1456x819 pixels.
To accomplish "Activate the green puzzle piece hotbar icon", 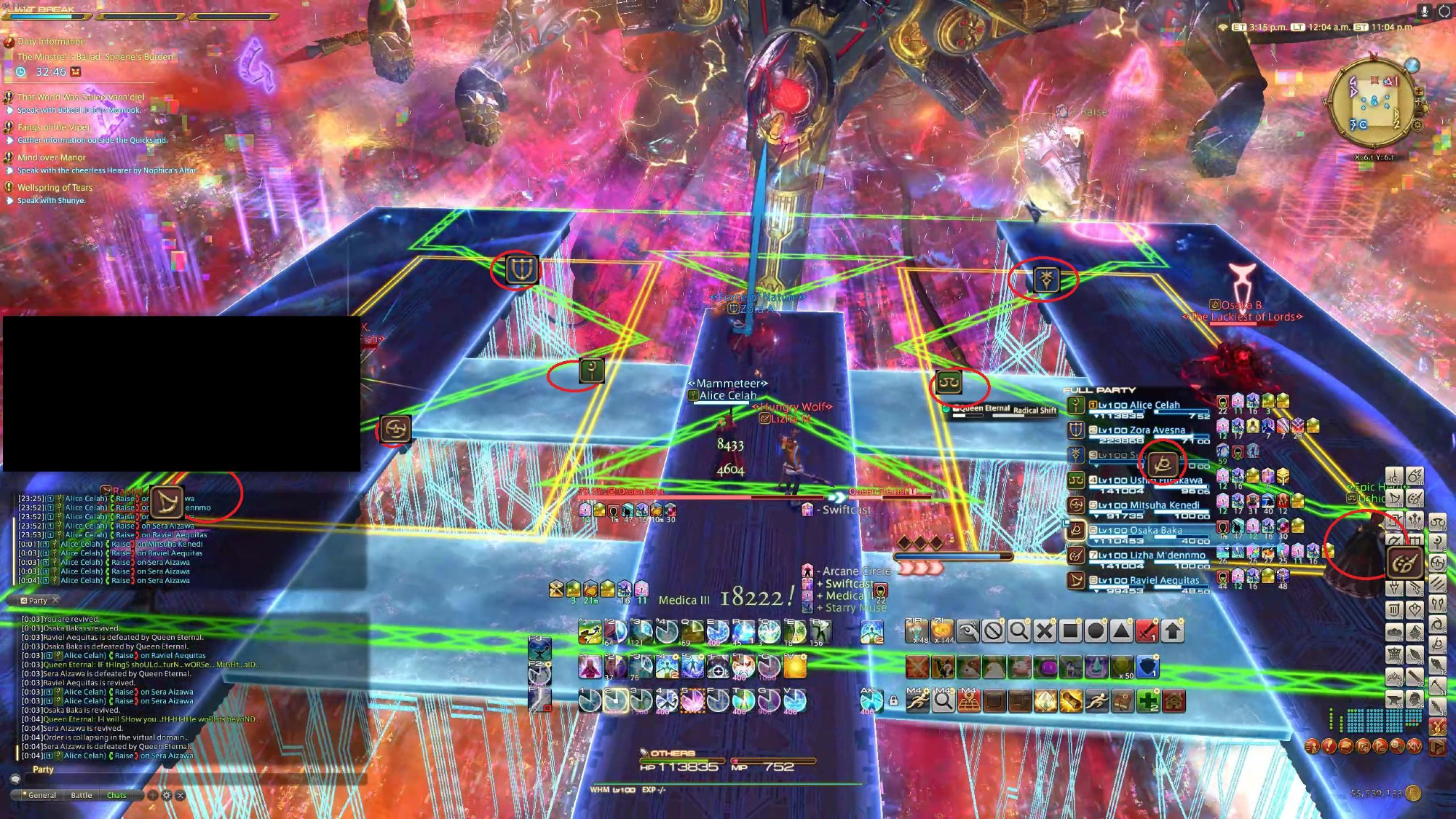I will pyautogui.click(x=1148, y=701).
